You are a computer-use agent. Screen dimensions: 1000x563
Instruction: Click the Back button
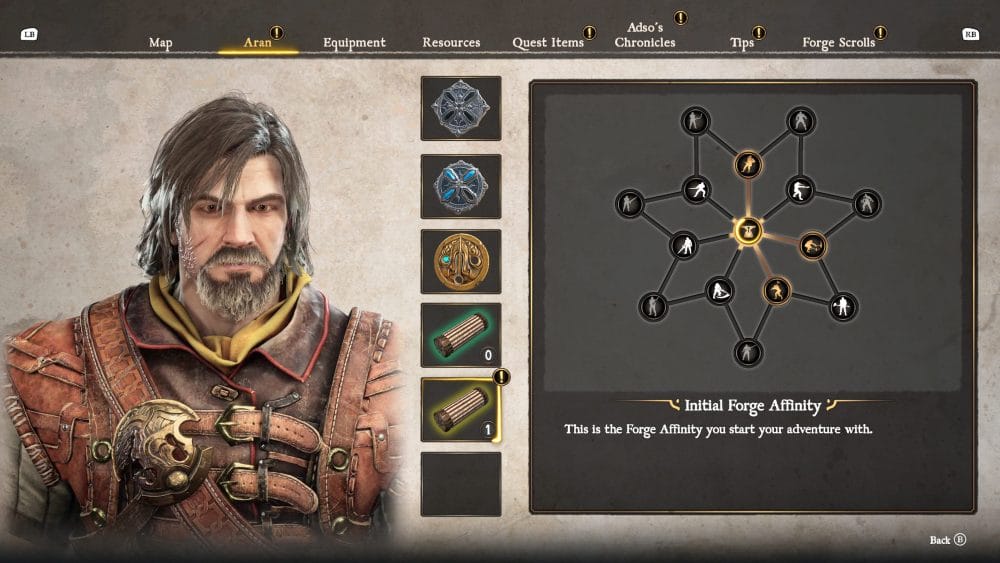(x=947, y=540)
